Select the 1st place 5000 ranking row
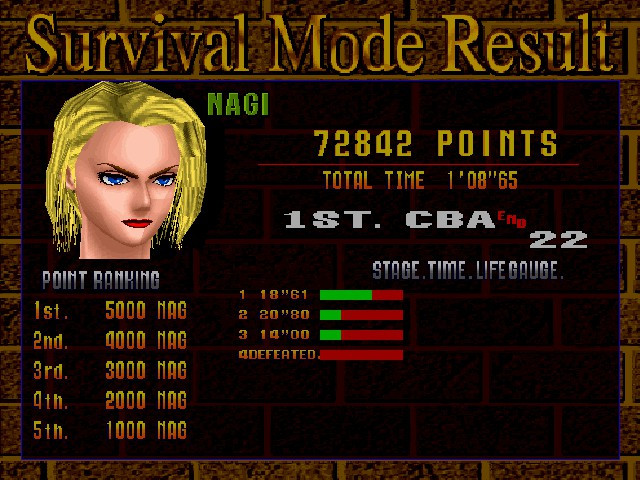The image size is (640, 480). (110, 310)
